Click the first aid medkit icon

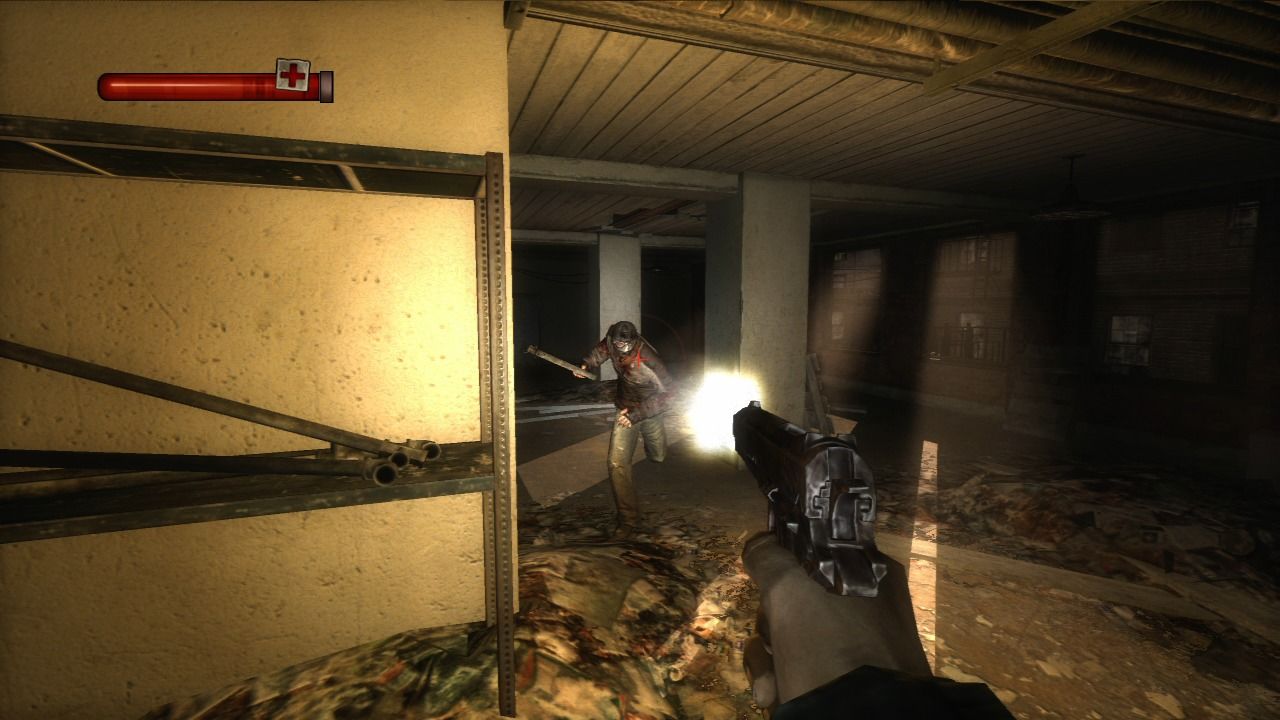tap(292, 74)
